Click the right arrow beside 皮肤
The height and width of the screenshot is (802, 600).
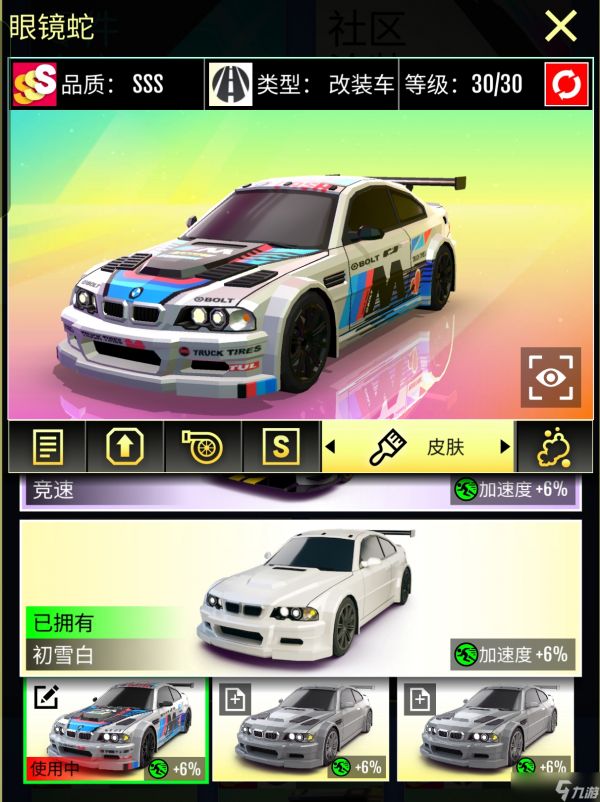pyautogui.click(x=505, y=447)
